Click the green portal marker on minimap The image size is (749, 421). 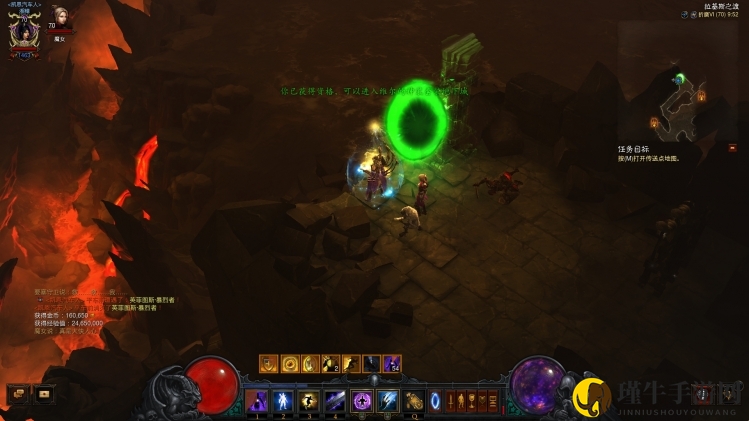coord(679,78)
